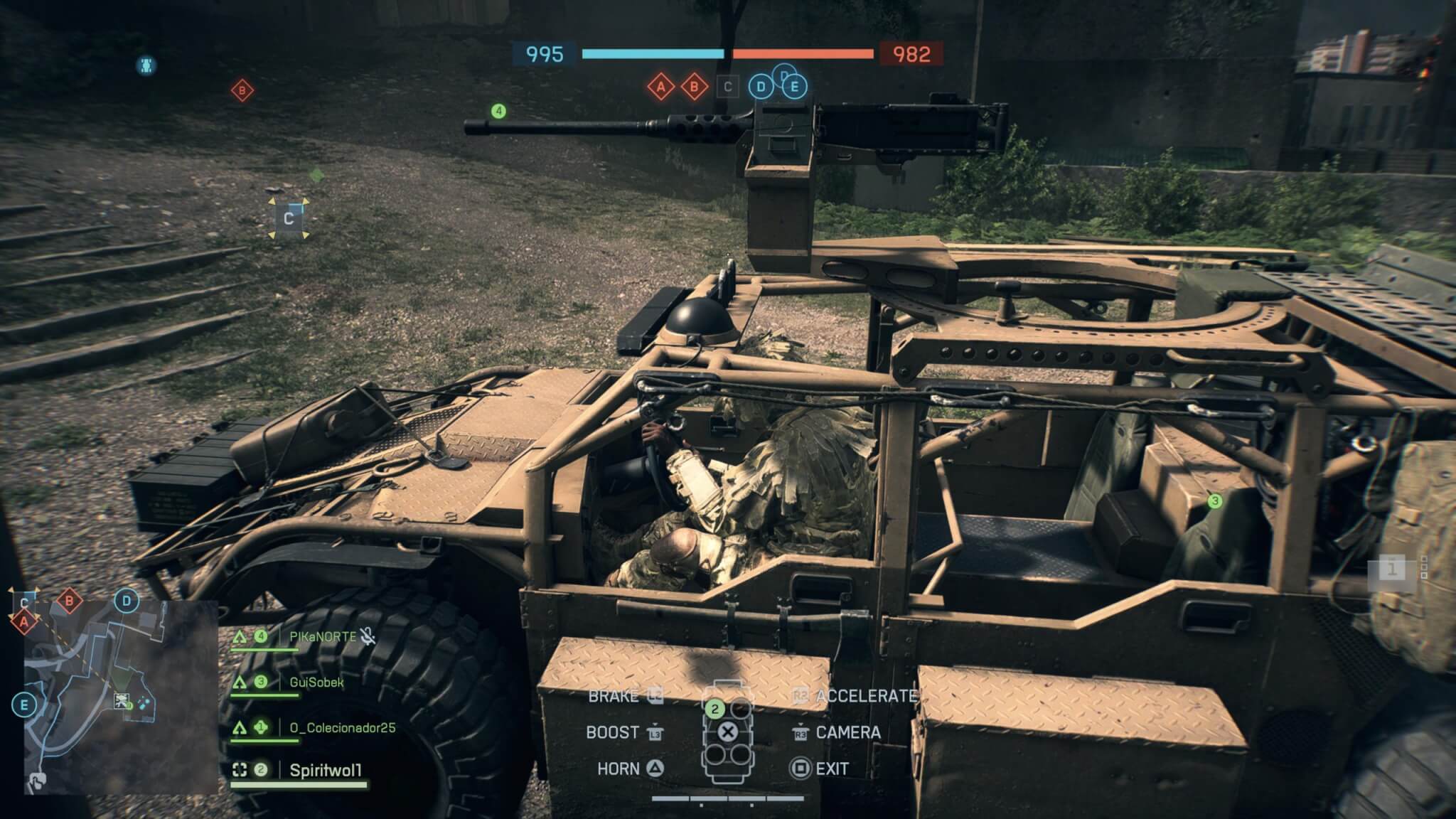
Task: Choose the blue E flag in objective tracker
Action: click(794, 87)
